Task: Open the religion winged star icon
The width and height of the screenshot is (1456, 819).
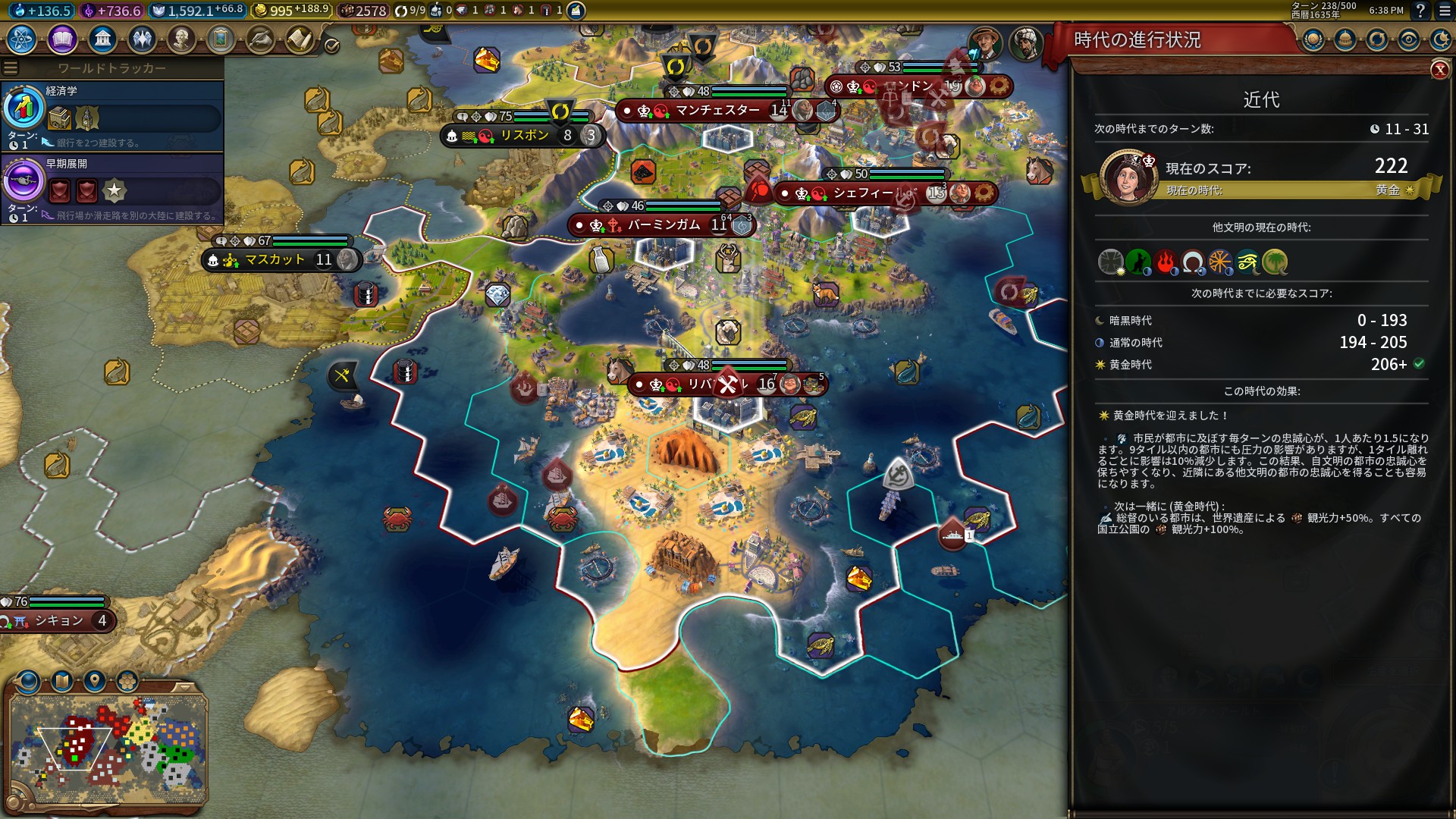Action: pos(142,39)
